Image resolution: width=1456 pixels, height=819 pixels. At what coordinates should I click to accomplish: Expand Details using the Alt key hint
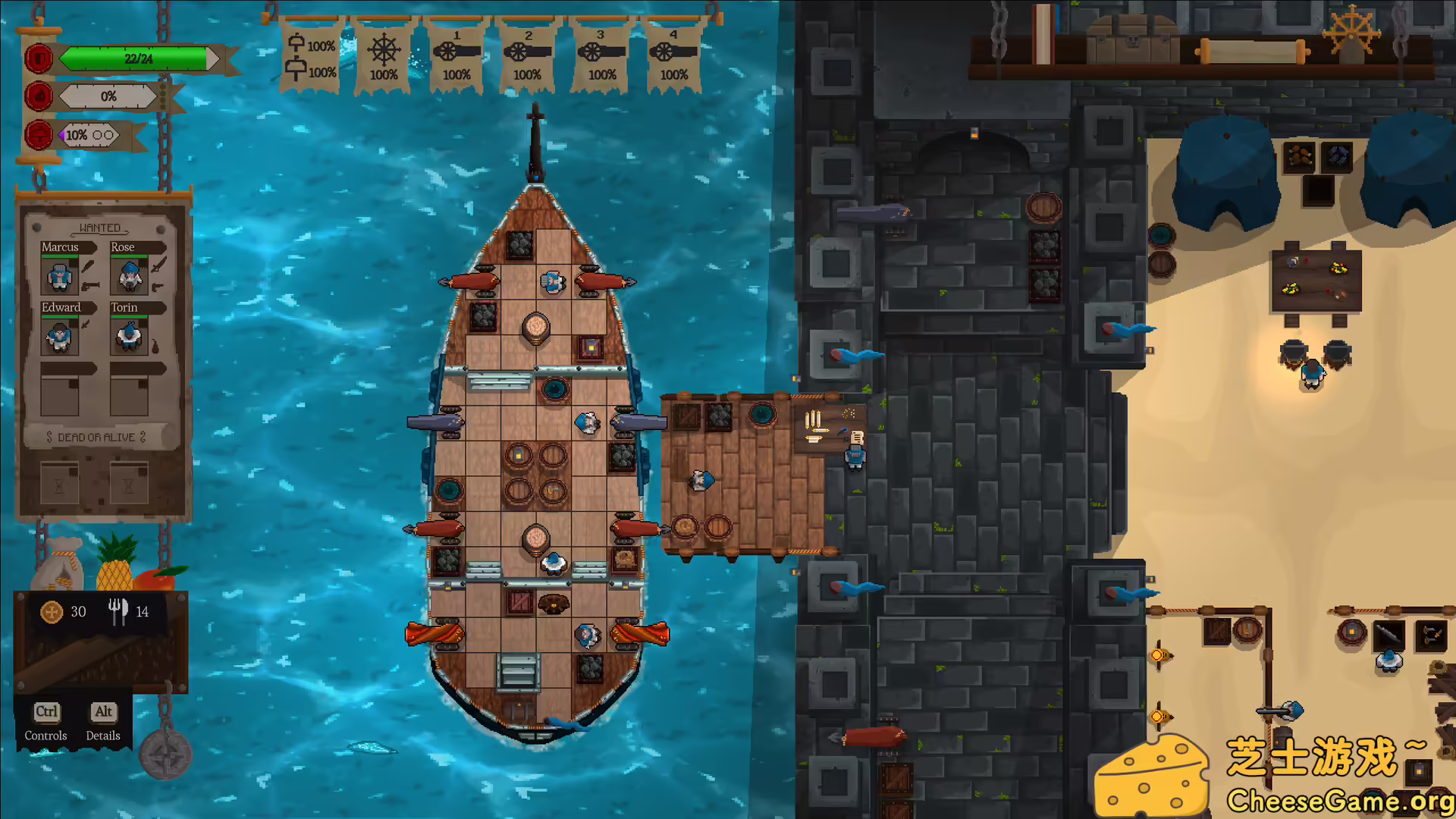click(103, 712)
